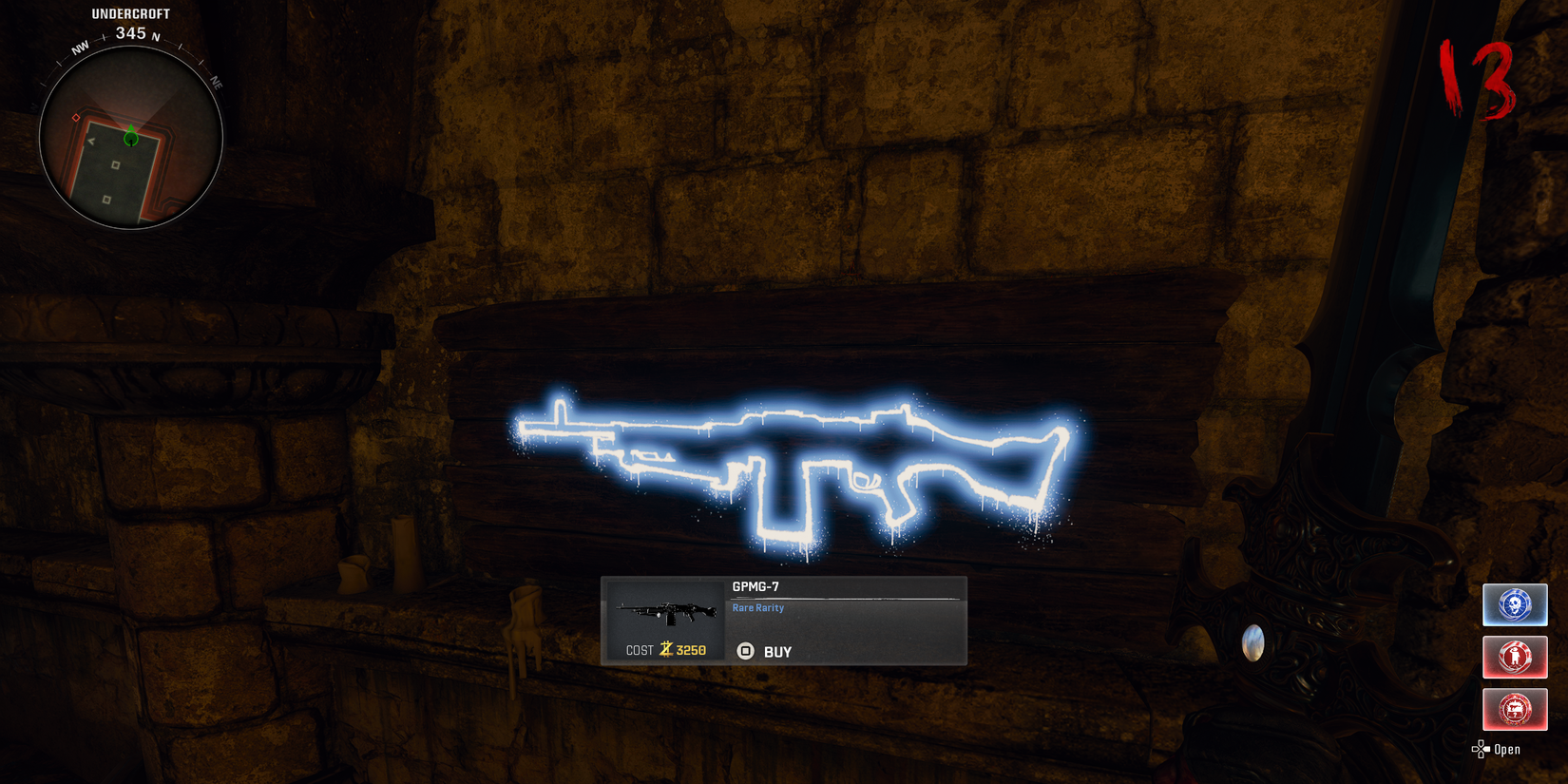Select the blue skull GobbleGum icon
Image resolution: width=1568 pixels, height=784 pixels.
coord(1515,604)
